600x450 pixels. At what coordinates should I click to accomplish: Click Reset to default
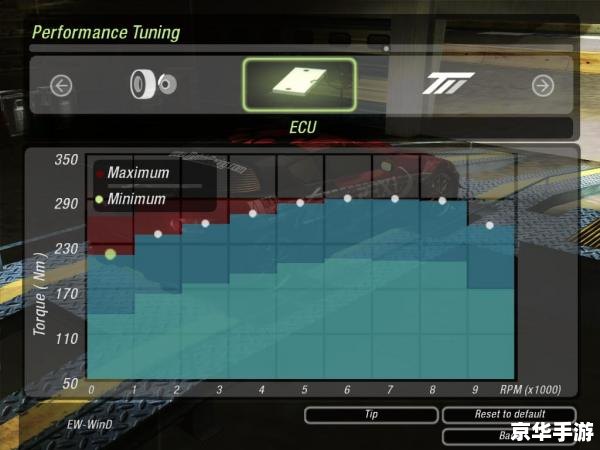tap(509, 414)
